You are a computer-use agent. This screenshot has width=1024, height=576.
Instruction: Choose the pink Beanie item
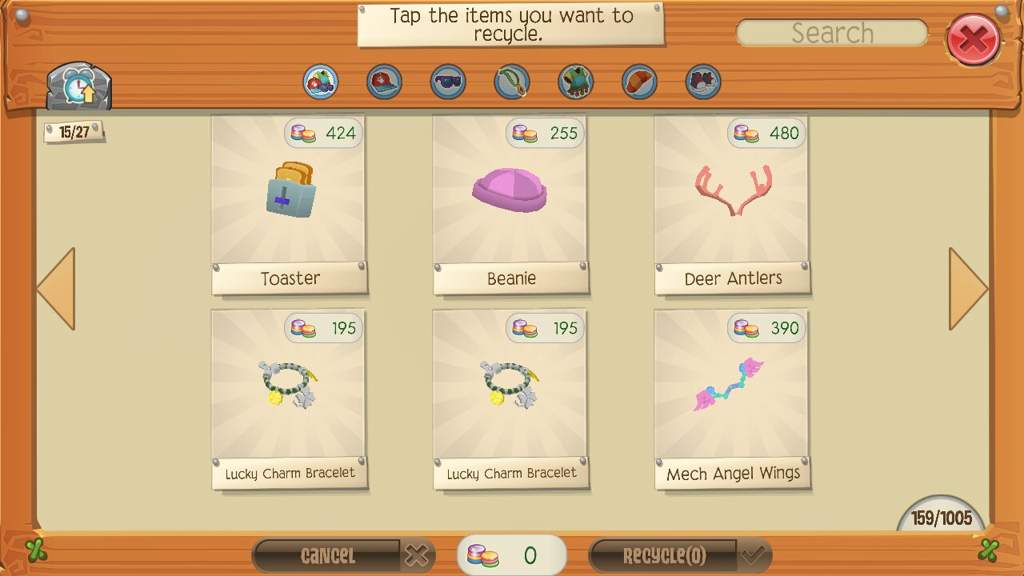pyautogui.click(x=511, y=205)
